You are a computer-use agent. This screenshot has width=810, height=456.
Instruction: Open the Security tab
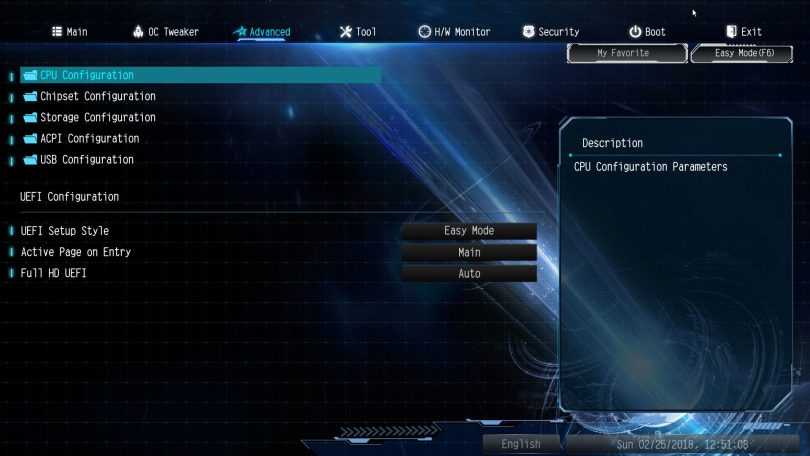click(550, 32)
